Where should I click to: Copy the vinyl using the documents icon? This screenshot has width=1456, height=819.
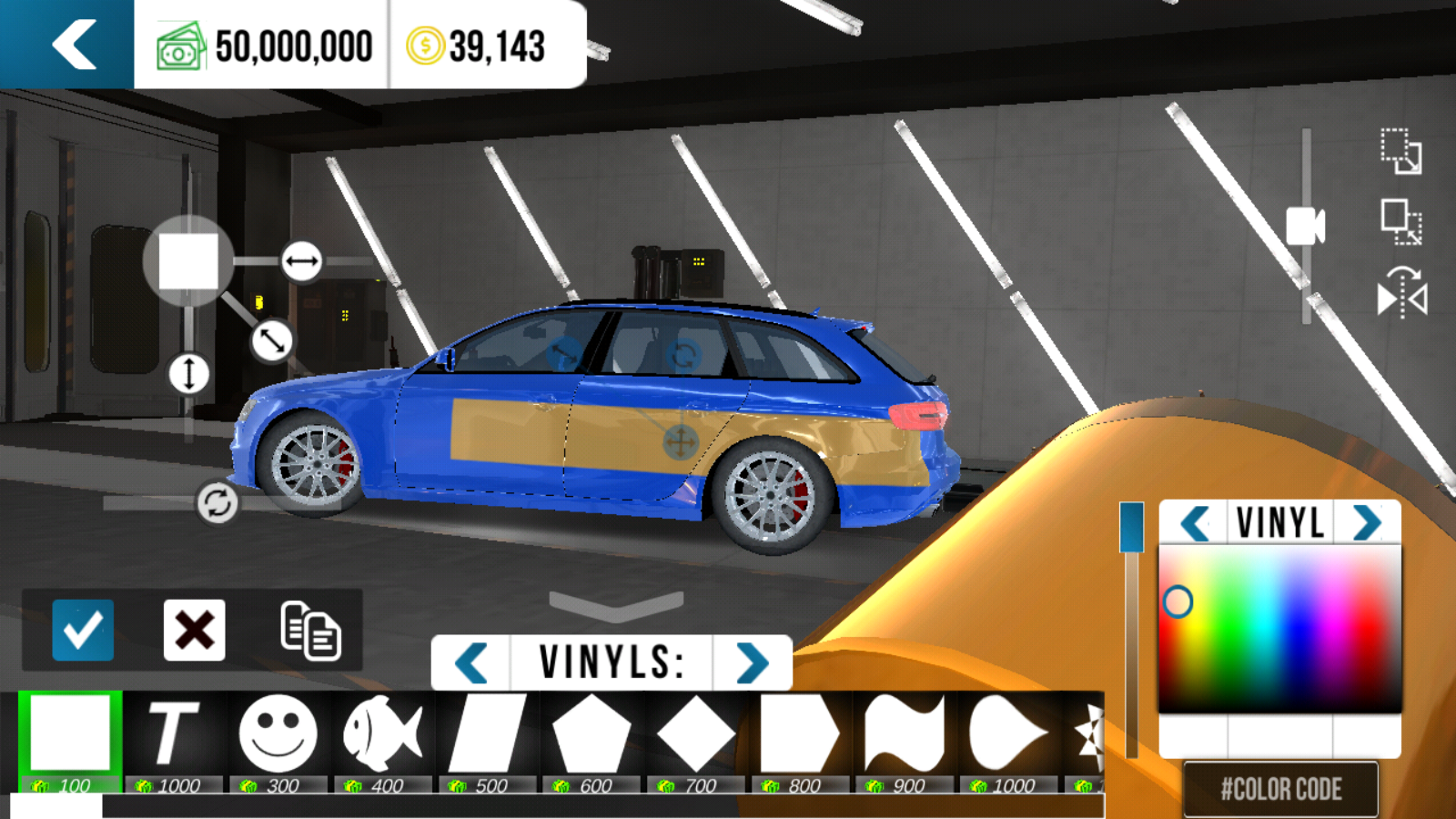pyautogui.click(x=310, y=630)
